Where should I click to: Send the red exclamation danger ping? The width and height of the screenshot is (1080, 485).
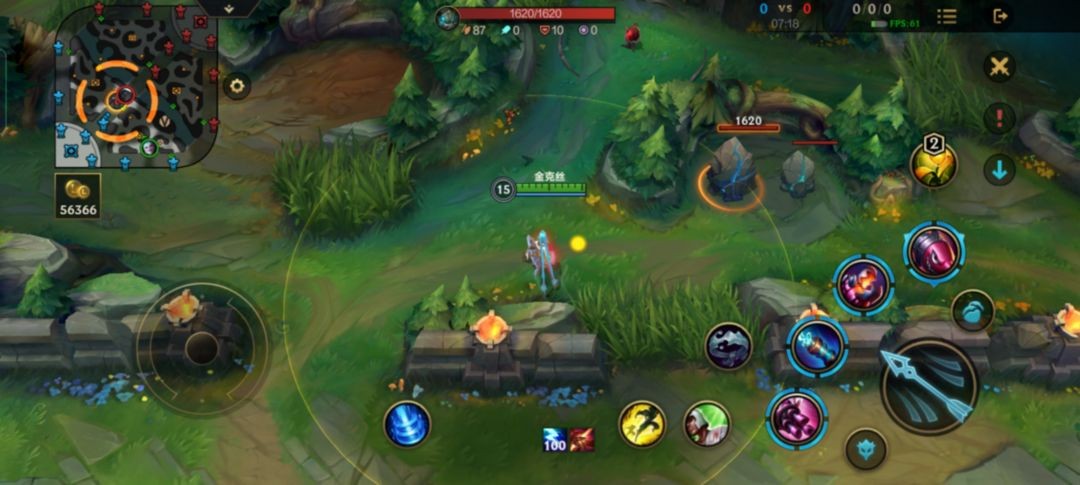point(998,118)
